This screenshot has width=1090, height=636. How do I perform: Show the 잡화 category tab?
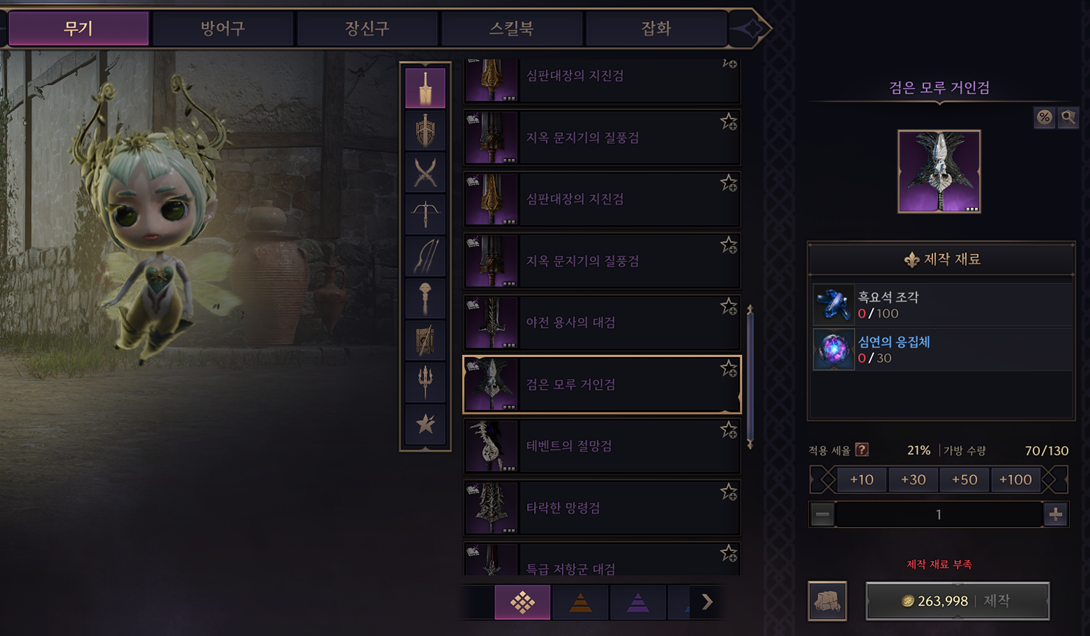pyautogui.click(x=655, y=28)
